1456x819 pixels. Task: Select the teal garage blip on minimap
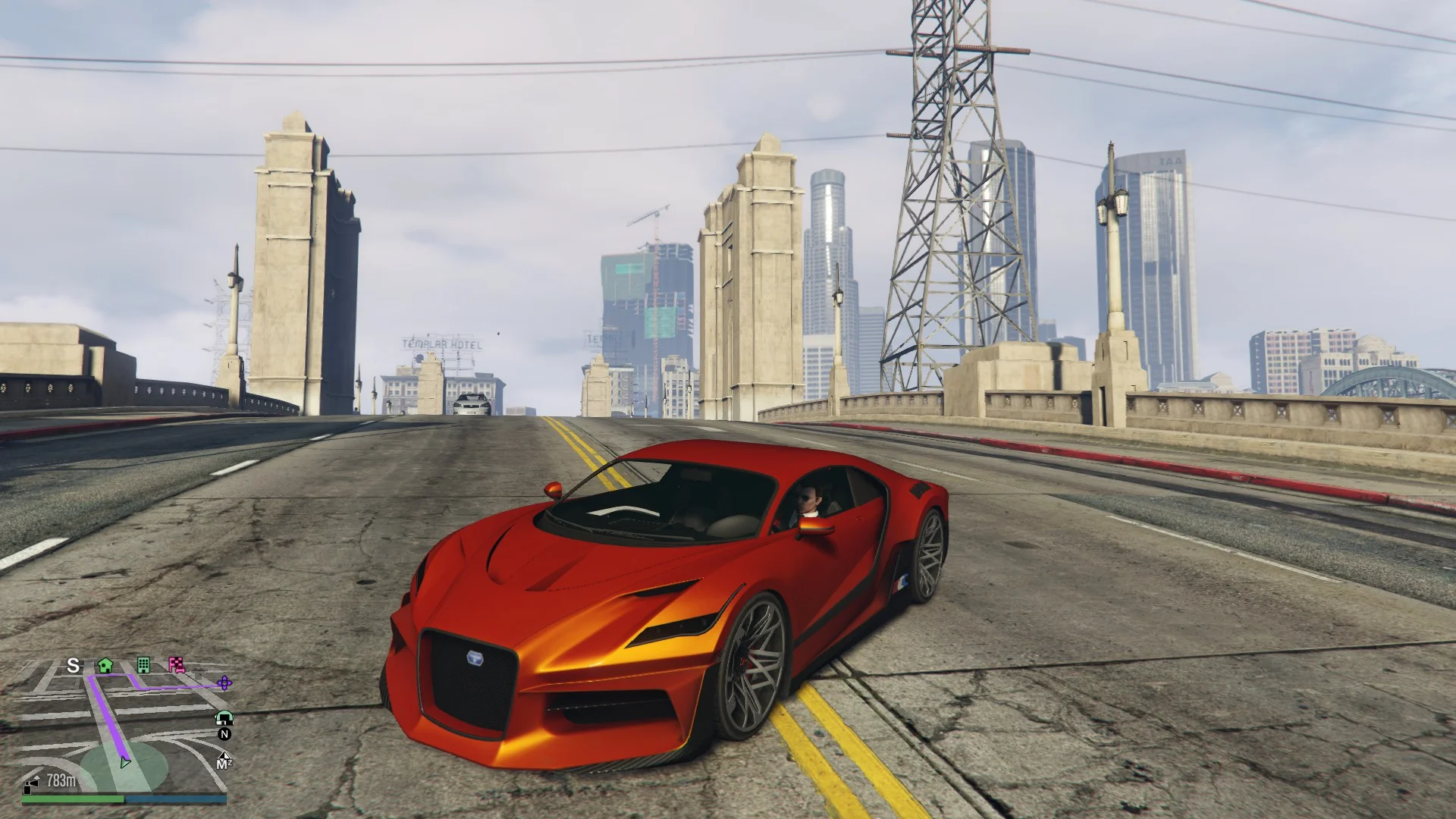[224, 717]
